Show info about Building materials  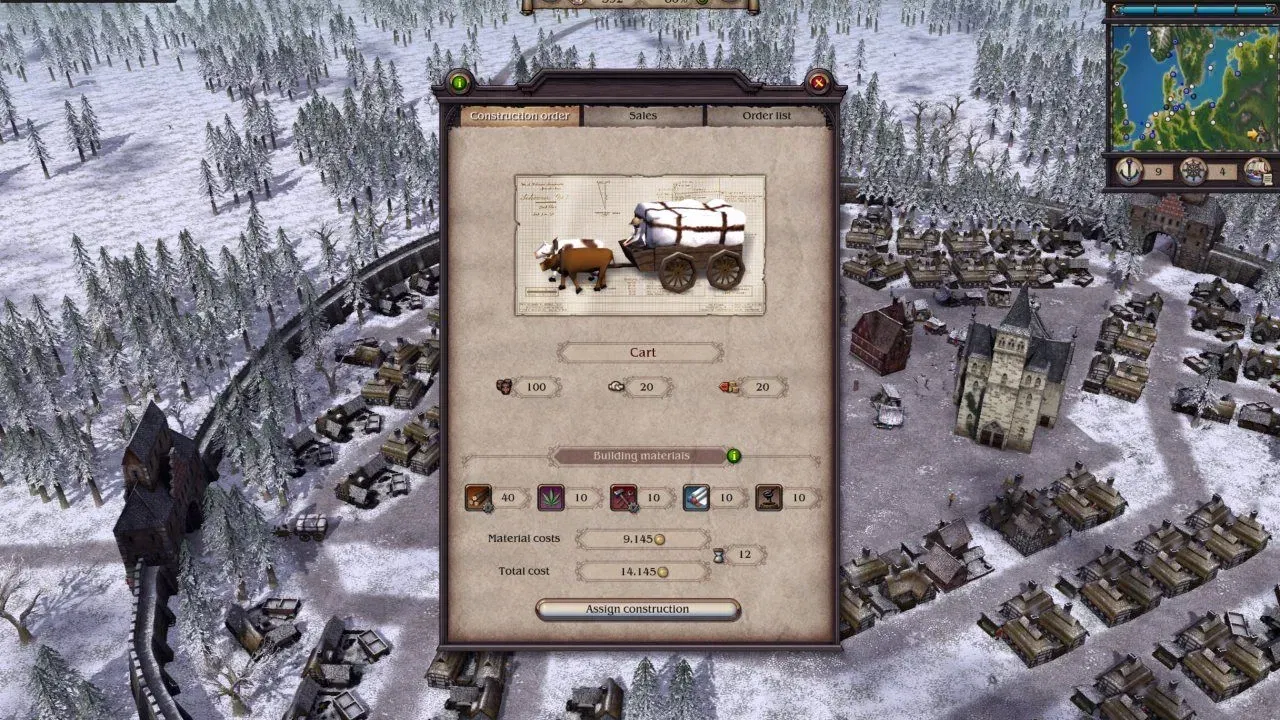tap(734, 456)
